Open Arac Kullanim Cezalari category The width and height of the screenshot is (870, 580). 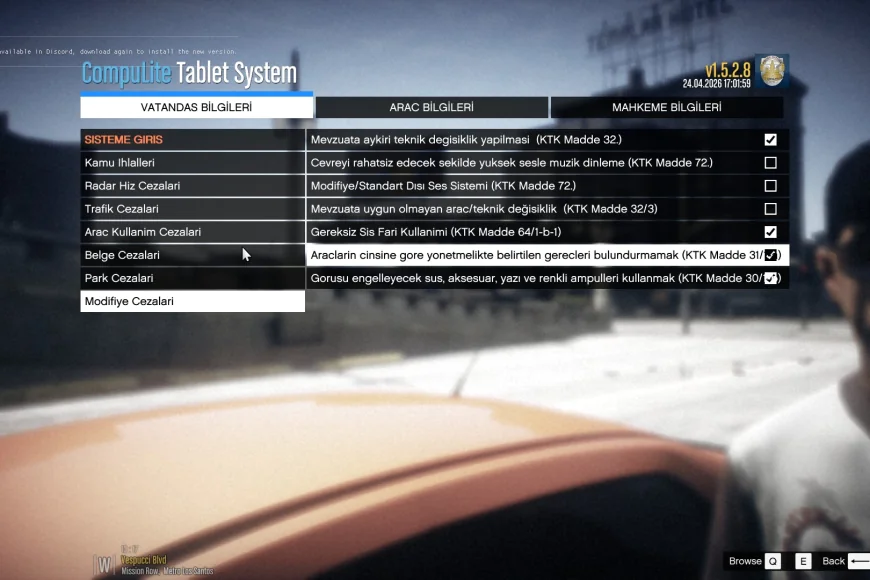[192, 232]
